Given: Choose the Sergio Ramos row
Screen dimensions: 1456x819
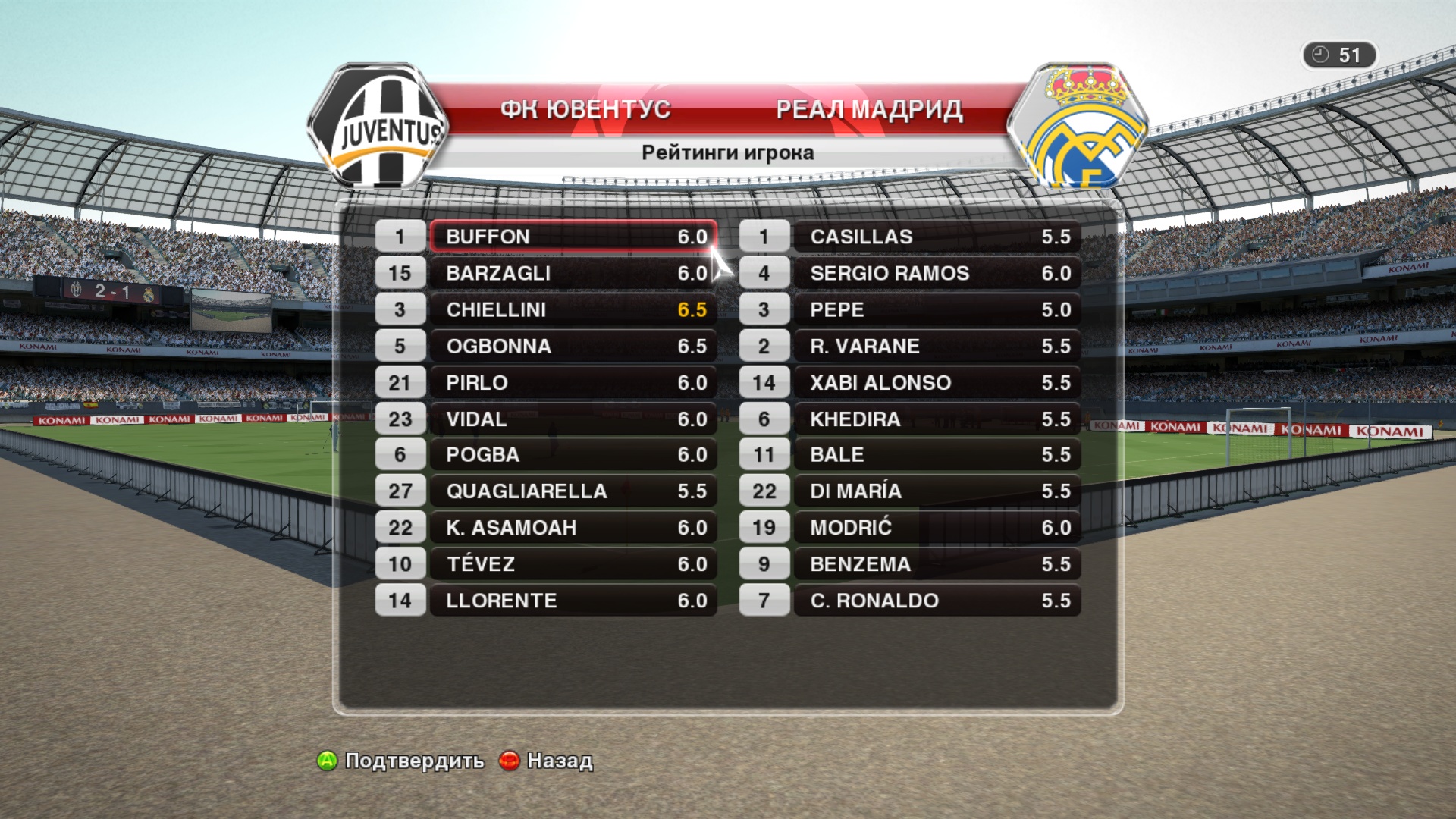Looking at the screenshot, I should pyautogui.click(x=937, y=273).
